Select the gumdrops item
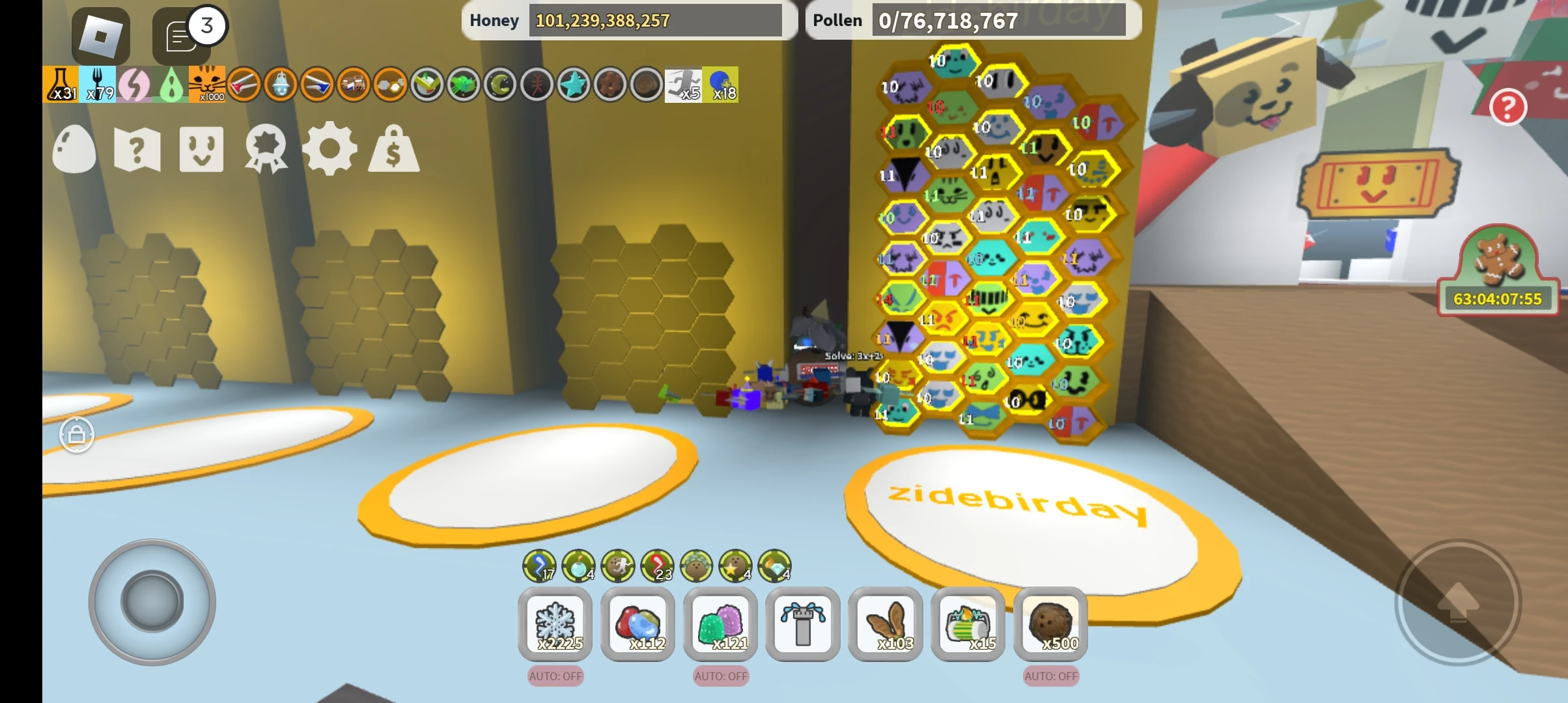The width and height of the screenshot is (1568, 703). click(x=720, y=624)
